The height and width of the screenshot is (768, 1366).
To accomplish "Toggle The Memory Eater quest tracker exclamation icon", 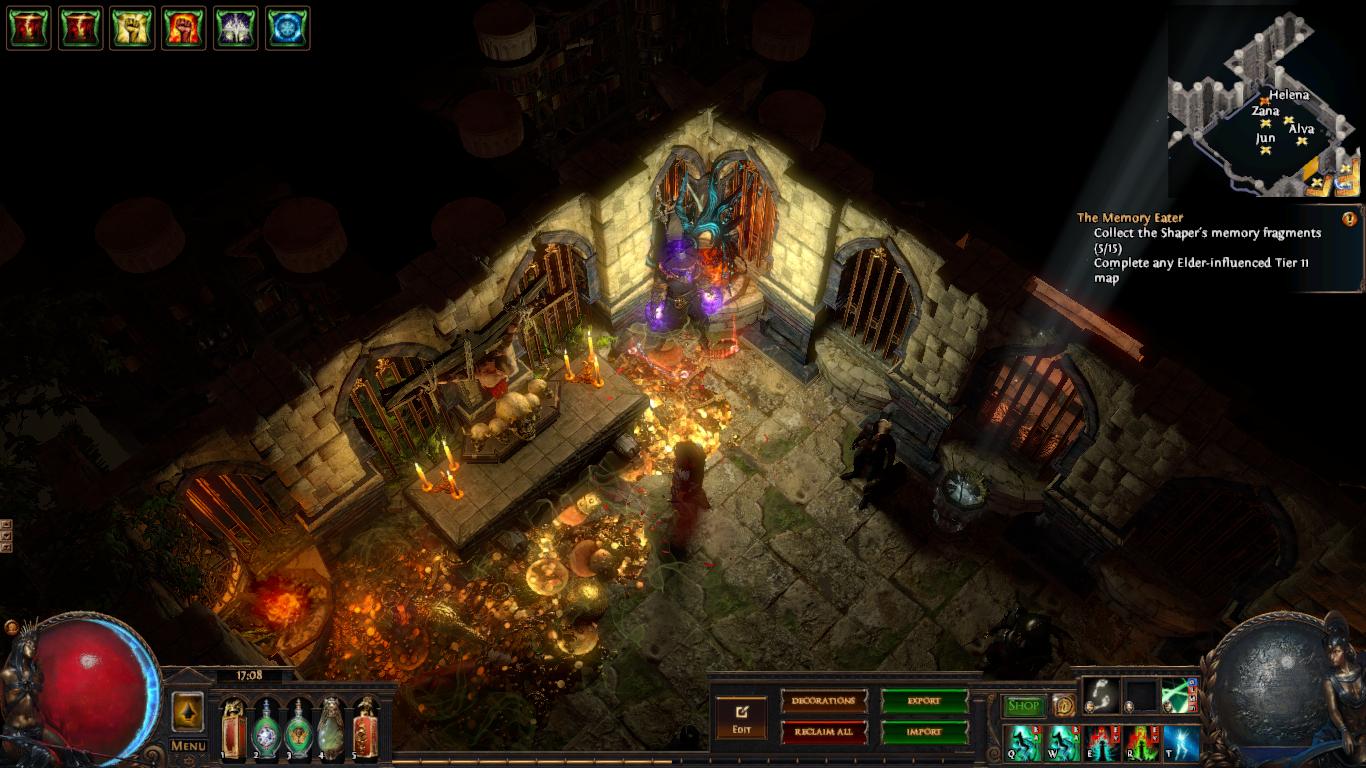I will (1348, 218).
